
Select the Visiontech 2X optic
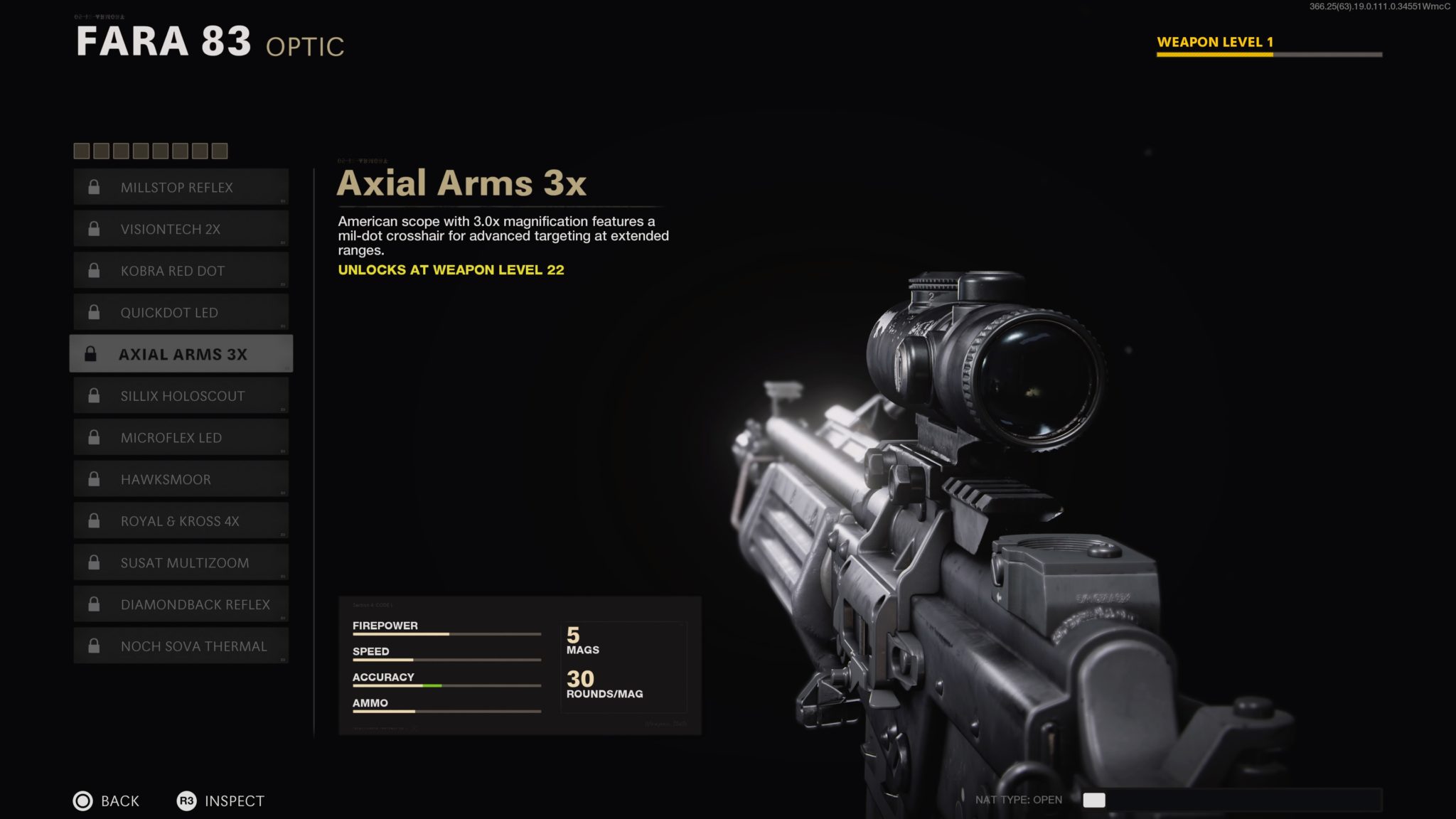pos(181,228)
